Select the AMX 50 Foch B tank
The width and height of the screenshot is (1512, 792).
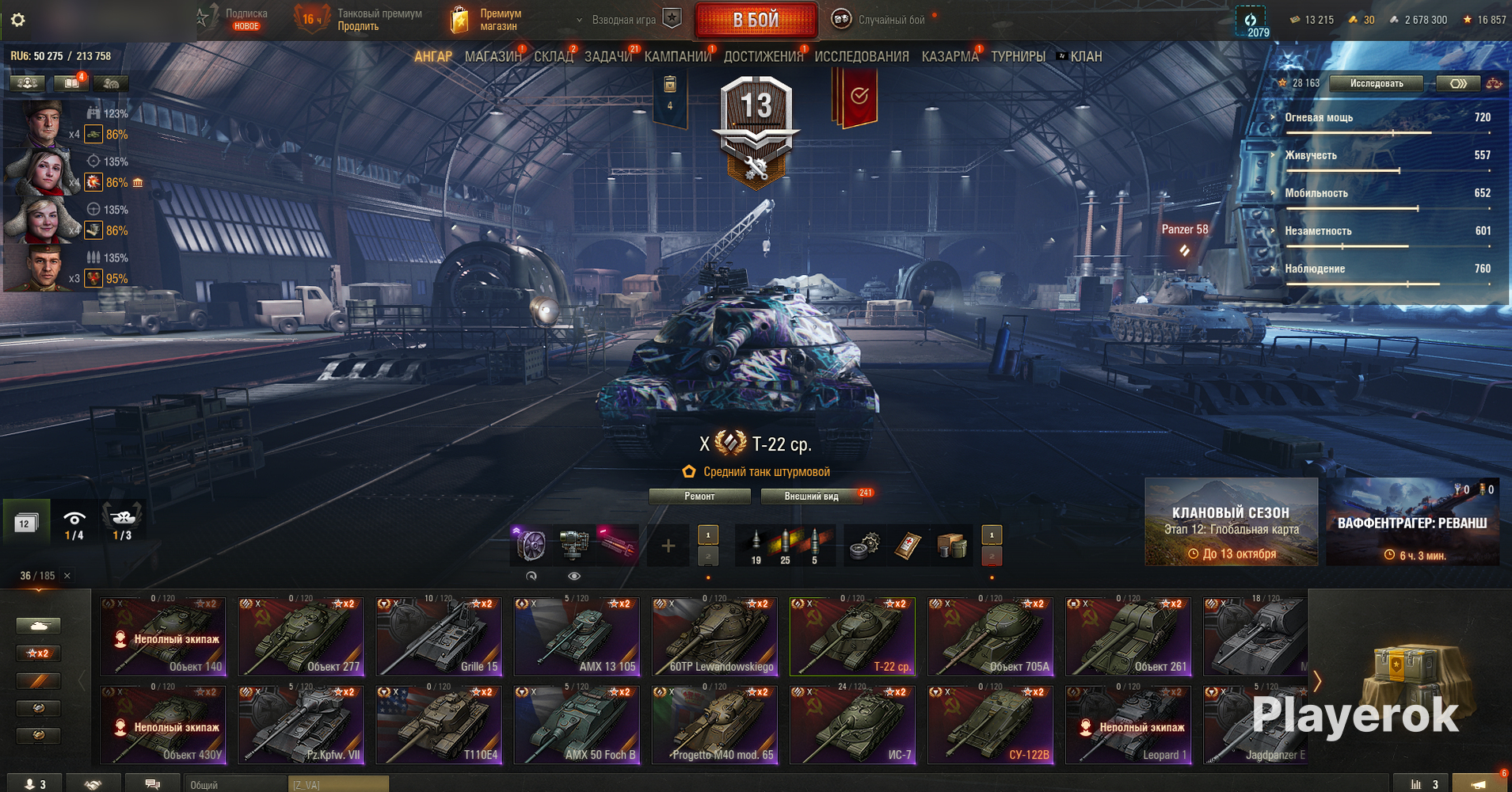pyautogui.click(x=577, y=725)
